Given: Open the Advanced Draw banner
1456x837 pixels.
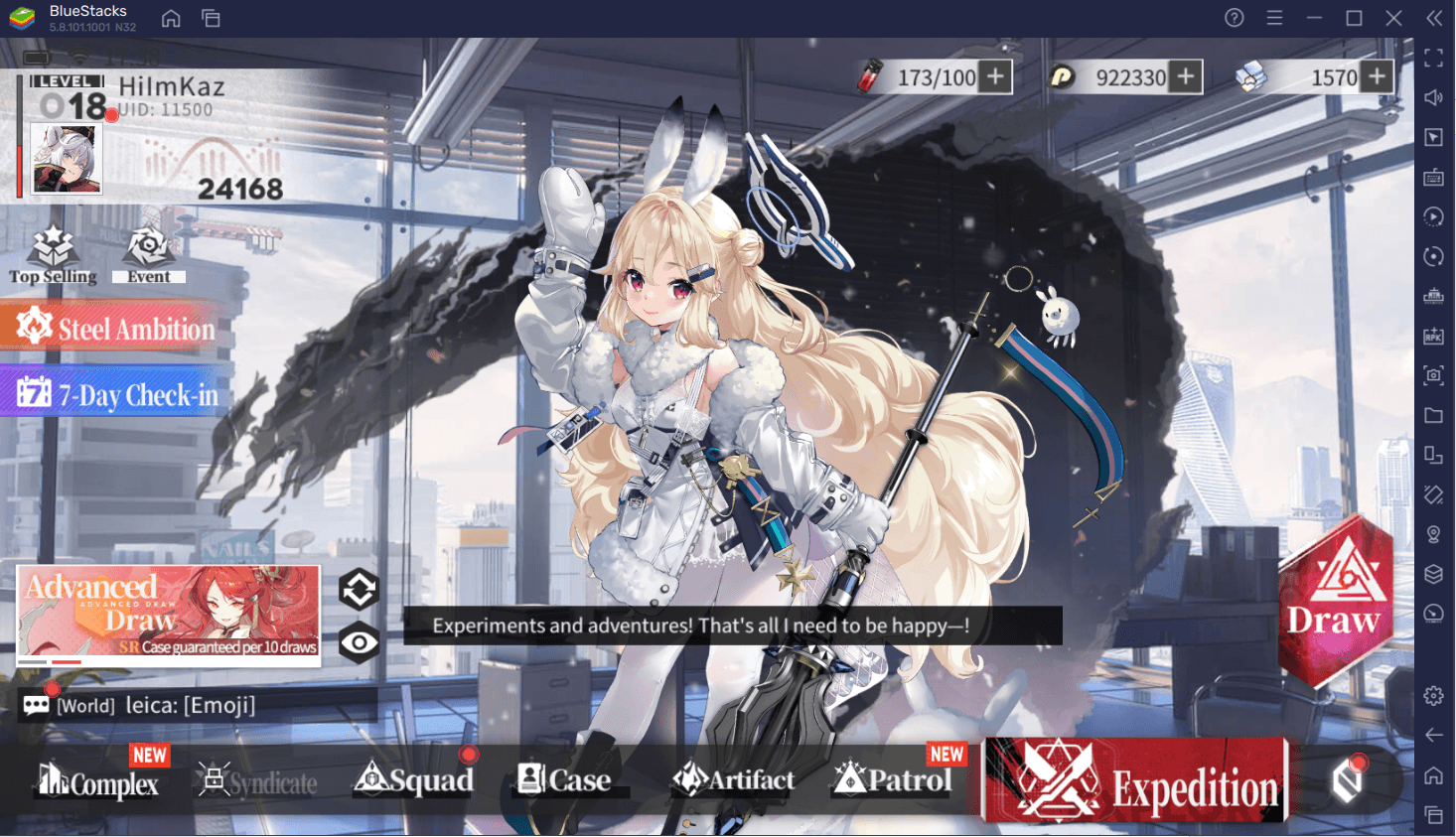Looking at the screenshot, I should tap(169, 613).
